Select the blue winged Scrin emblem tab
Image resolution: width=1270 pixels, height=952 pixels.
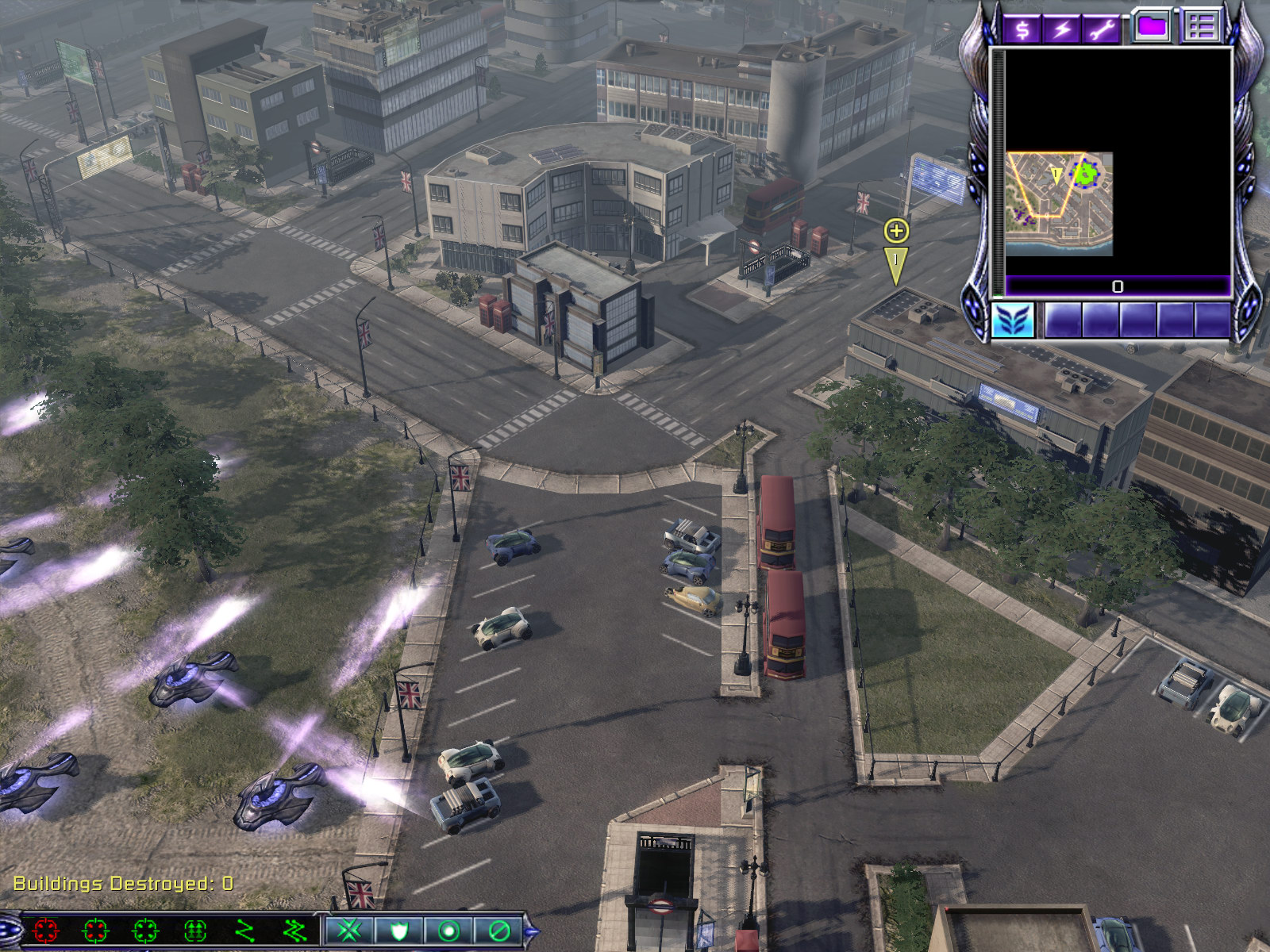point(1013,321)
